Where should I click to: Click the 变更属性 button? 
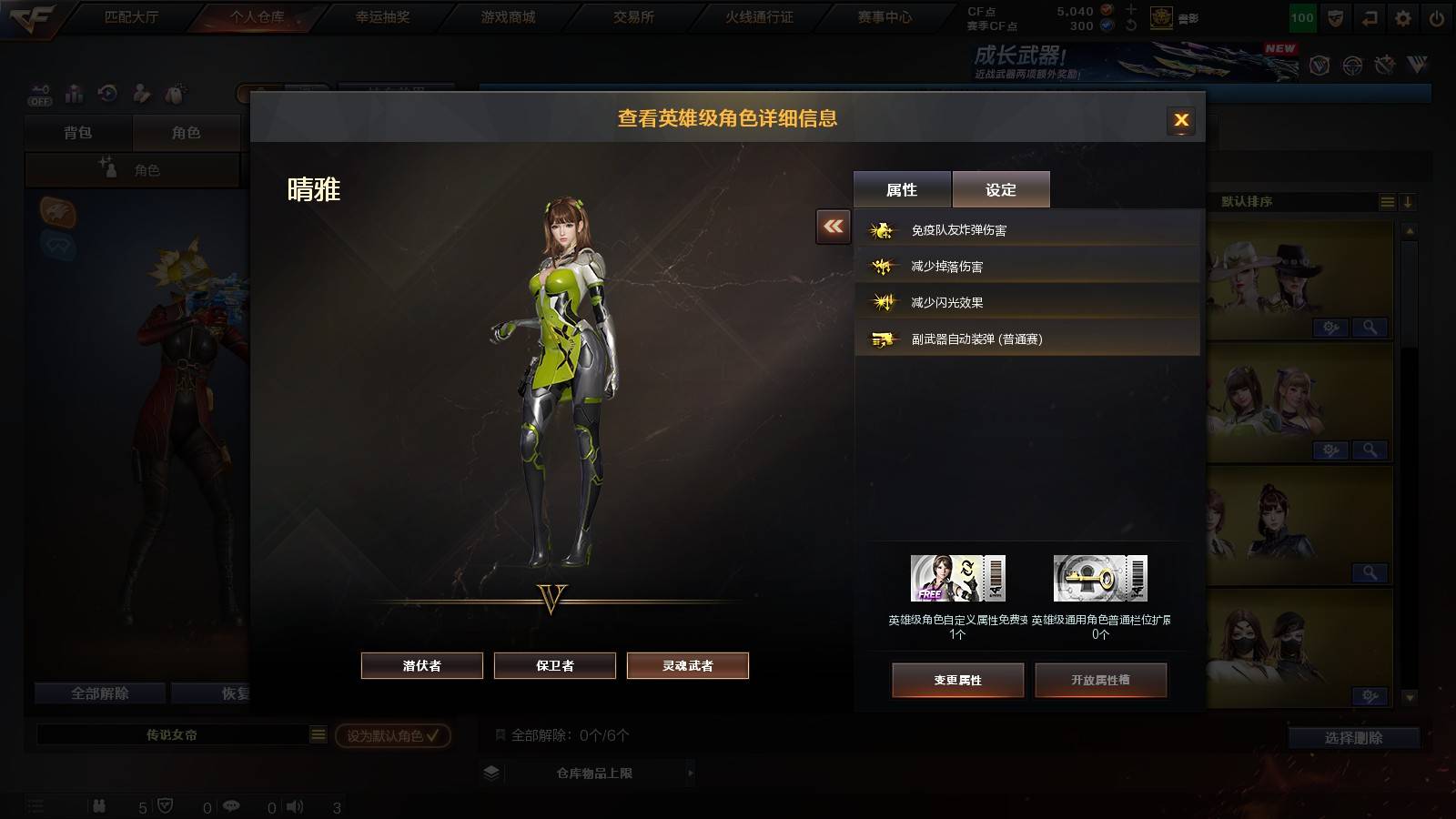tap(958, 680)
